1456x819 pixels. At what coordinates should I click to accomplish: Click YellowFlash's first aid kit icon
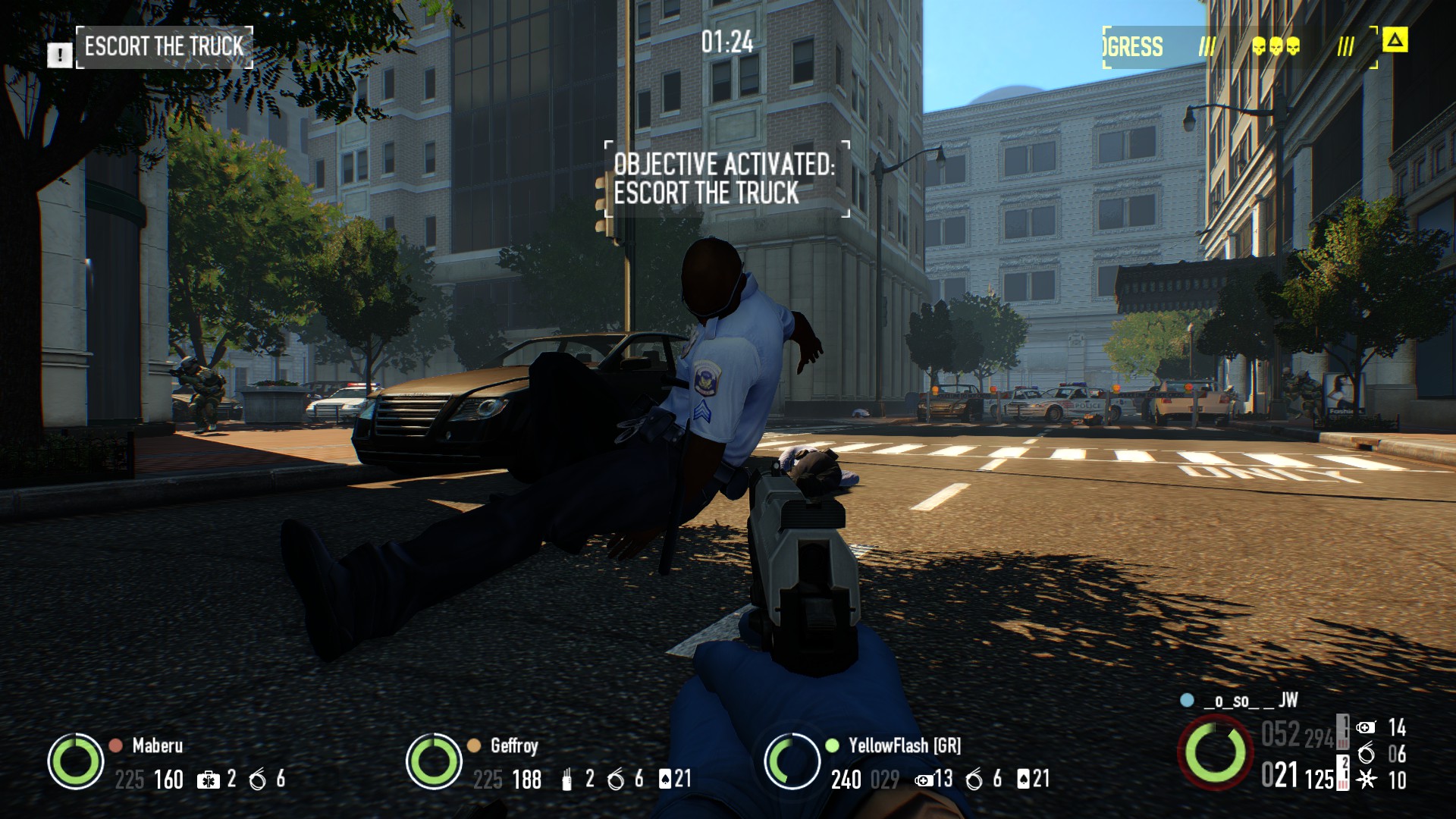point(923,780)
